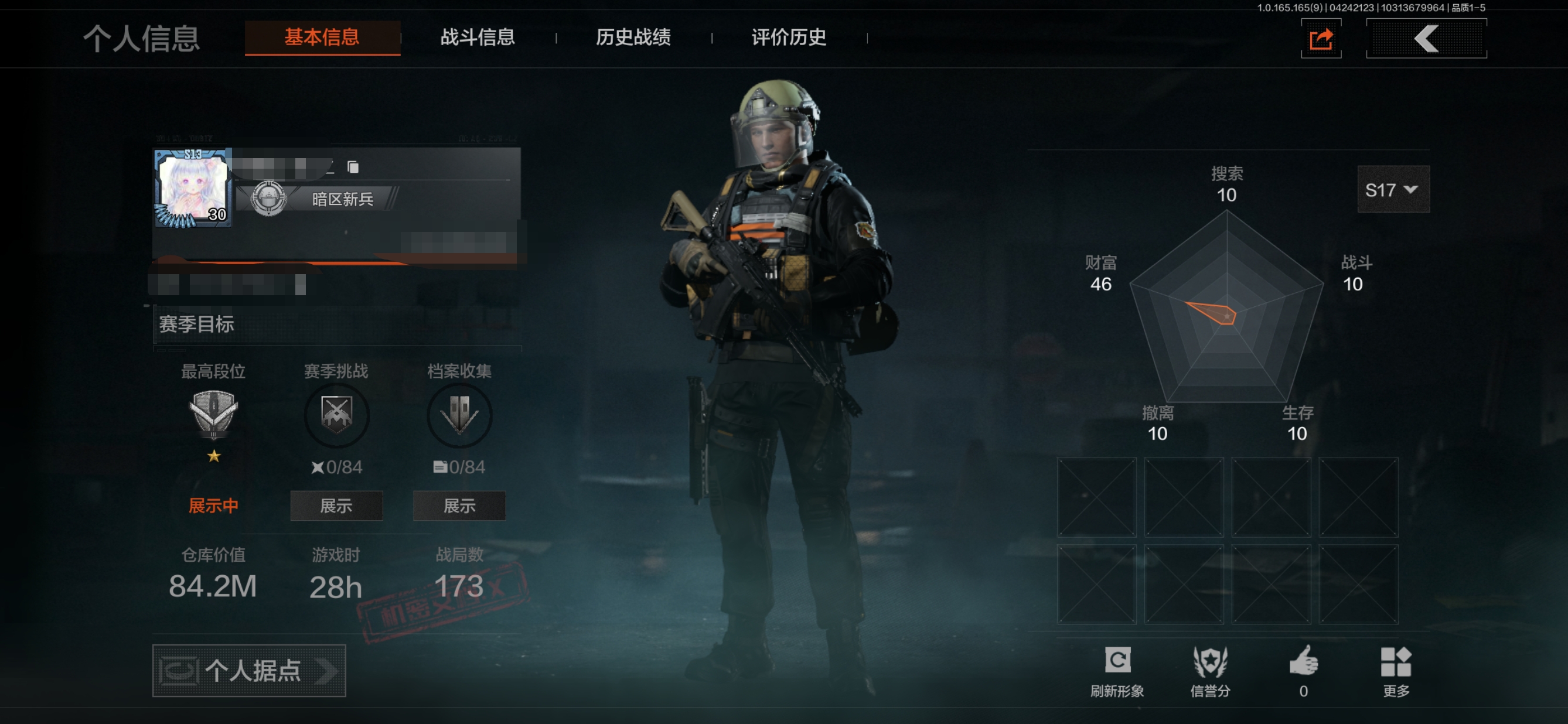Show the 档案收集 badge

pos(459,506)
